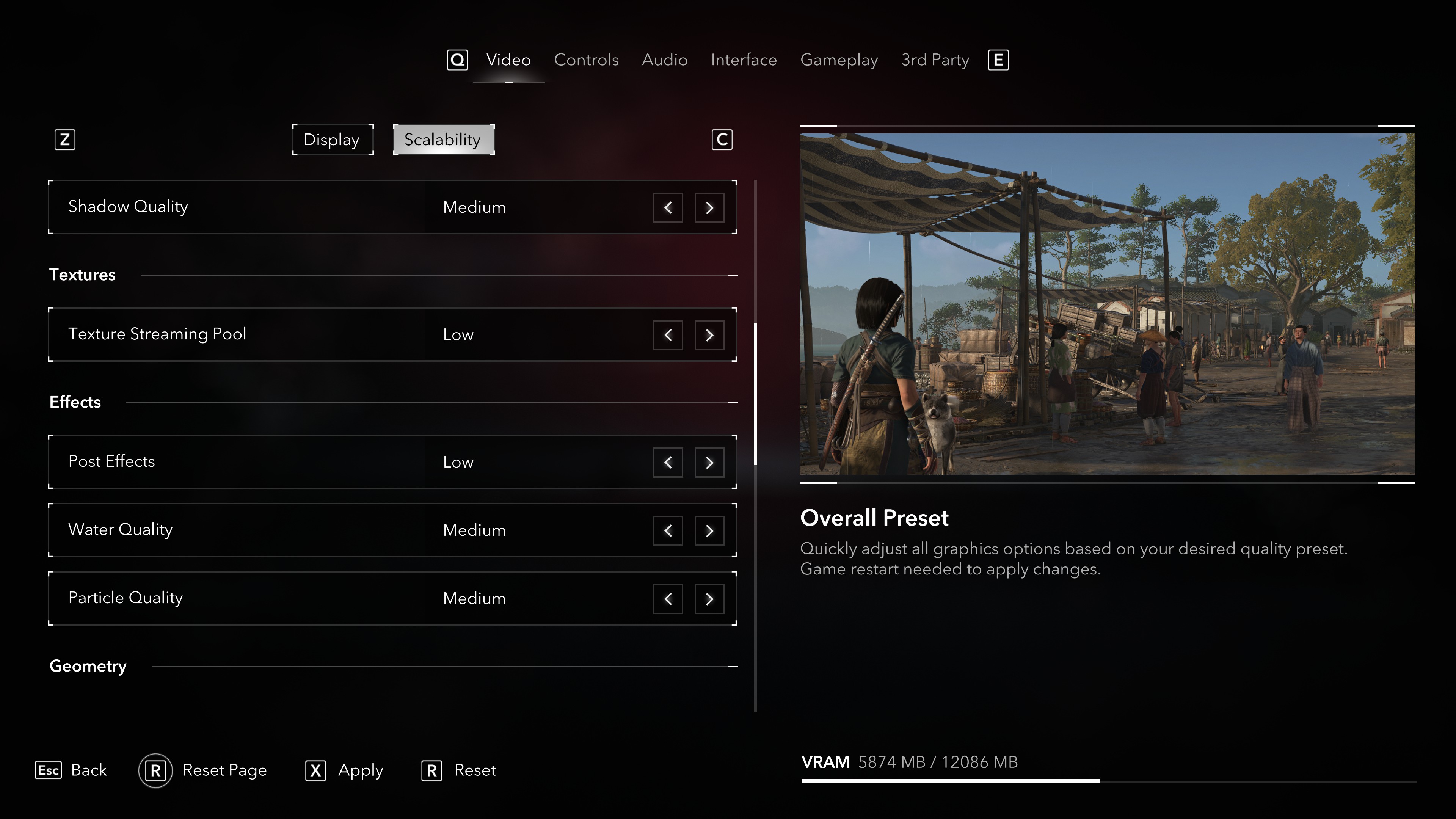Raise Texture Streaming Pool setting
The image size is (1456, 819).
coord(709,335)
